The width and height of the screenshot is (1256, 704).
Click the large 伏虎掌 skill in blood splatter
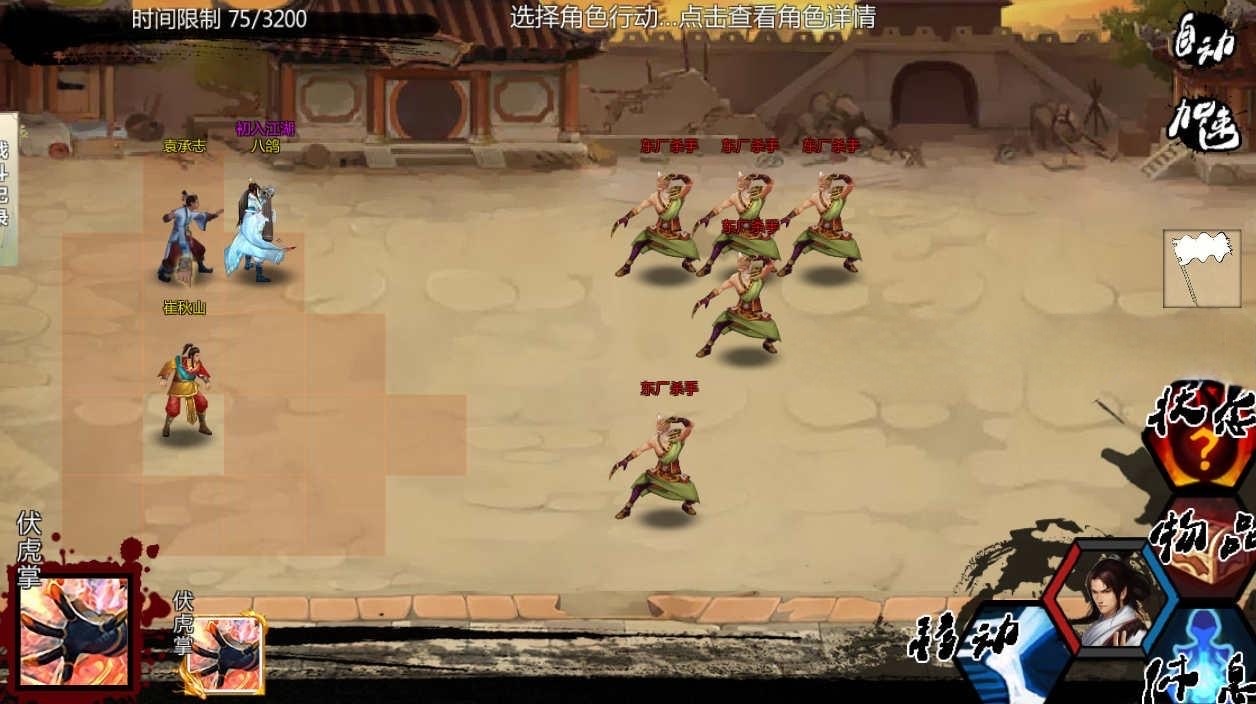tap(76, 630)
